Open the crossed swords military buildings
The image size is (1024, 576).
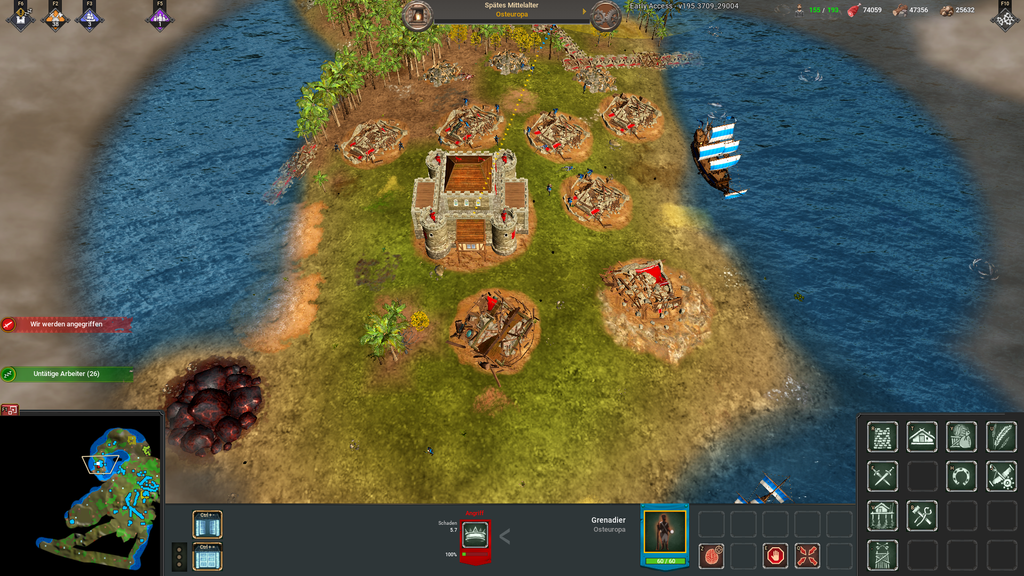click(x=882, y=476)
